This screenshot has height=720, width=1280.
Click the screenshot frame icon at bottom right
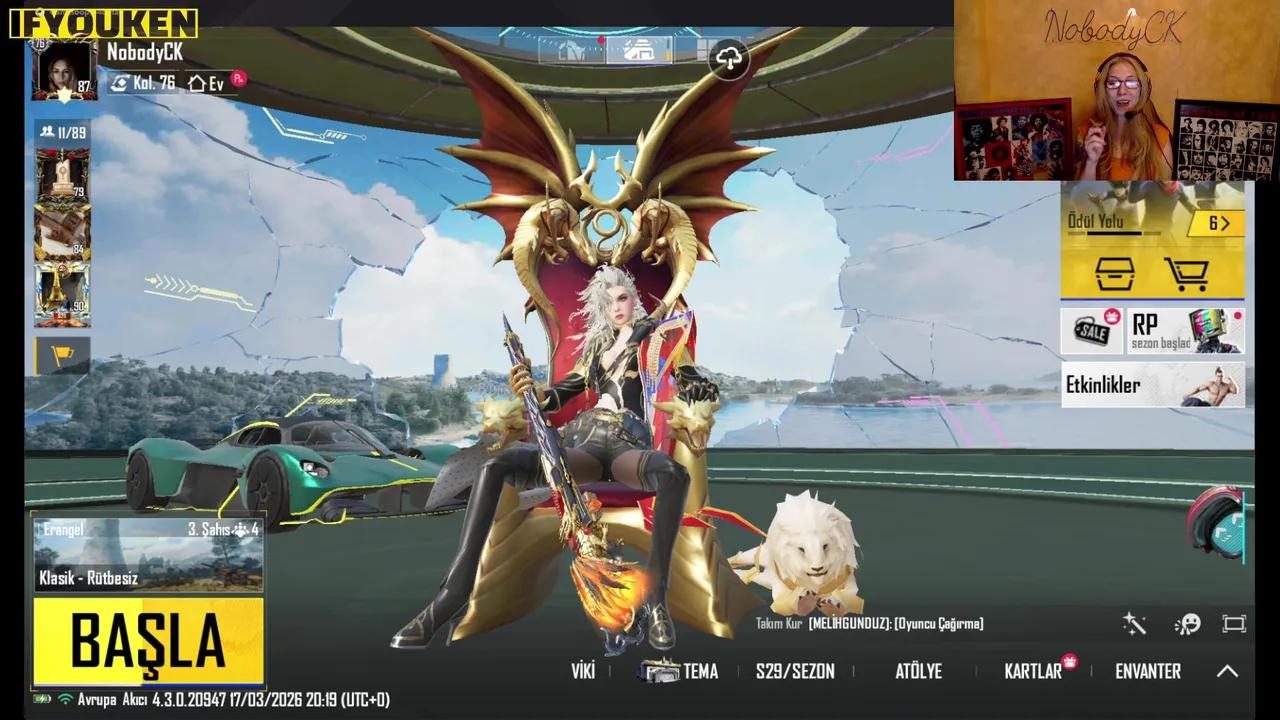pyautogui.click(x=1235, y=623)
